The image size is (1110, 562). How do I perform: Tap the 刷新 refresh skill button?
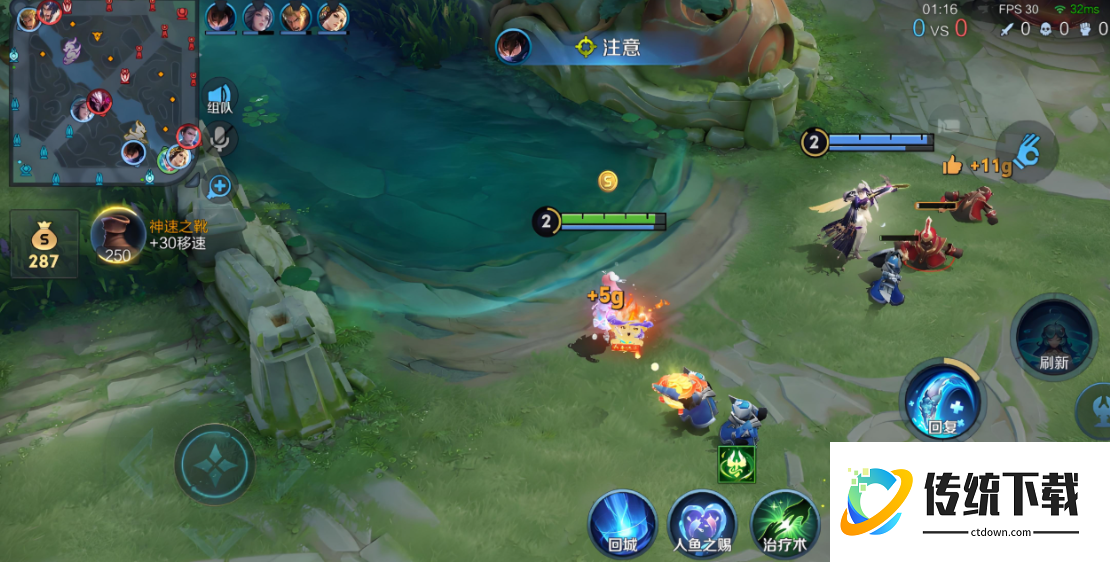[1053, 337]
